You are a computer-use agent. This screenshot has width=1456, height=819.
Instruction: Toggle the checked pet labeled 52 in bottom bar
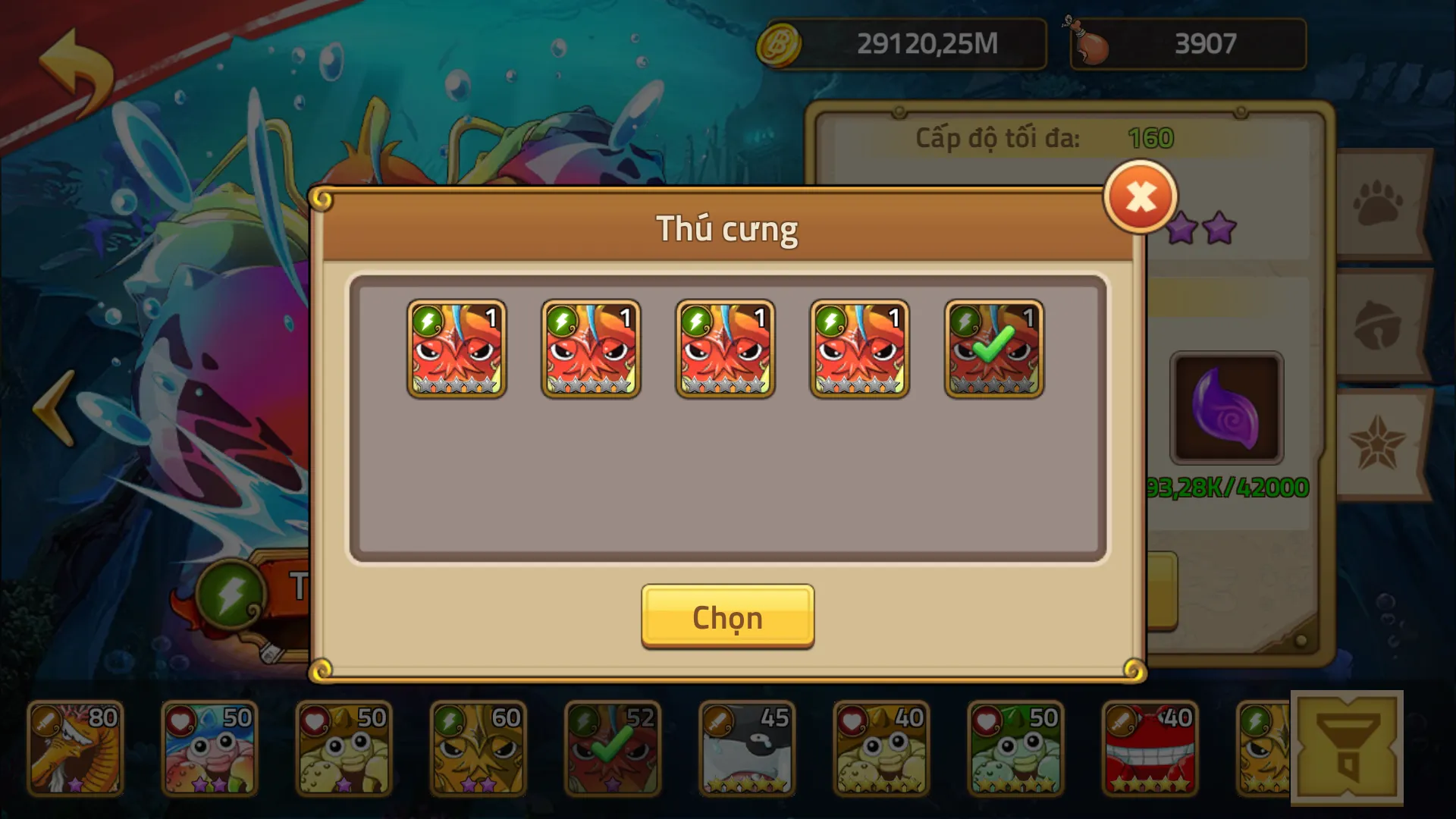pyautogui.click(x=613, y=747)
